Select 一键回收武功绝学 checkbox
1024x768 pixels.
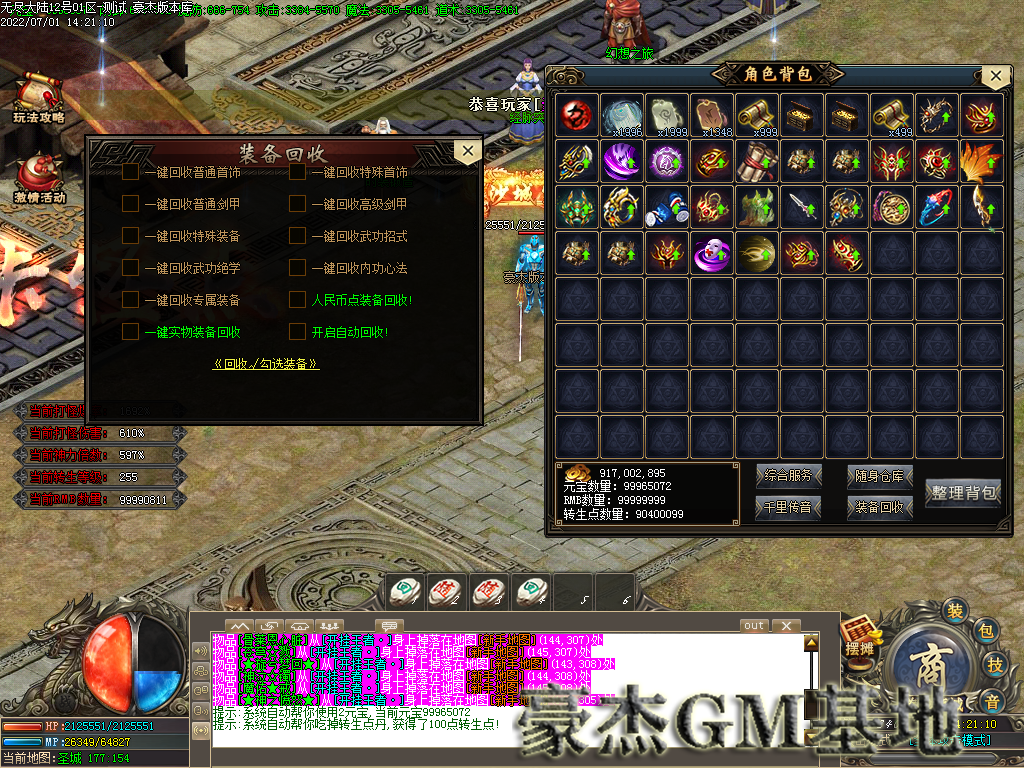point(131,268)
